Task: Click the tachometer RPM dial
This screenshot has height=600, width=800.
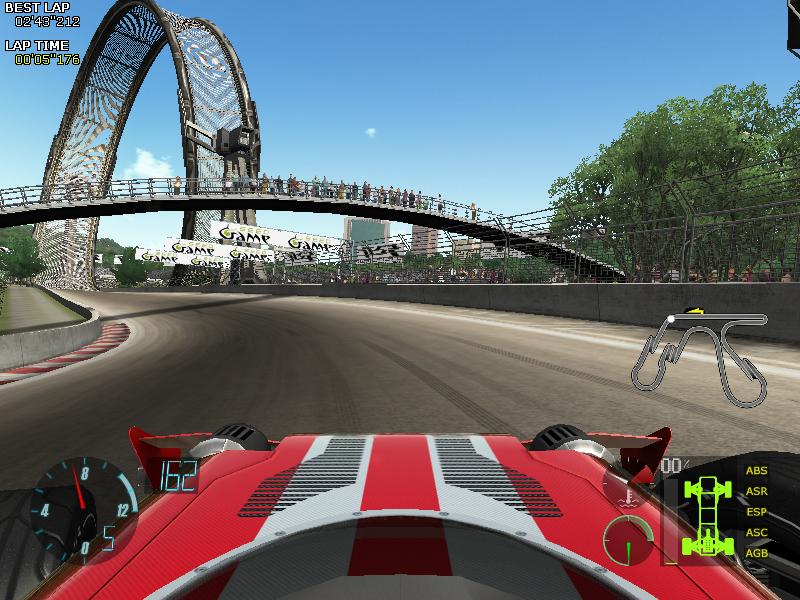Action: [78, 506]
